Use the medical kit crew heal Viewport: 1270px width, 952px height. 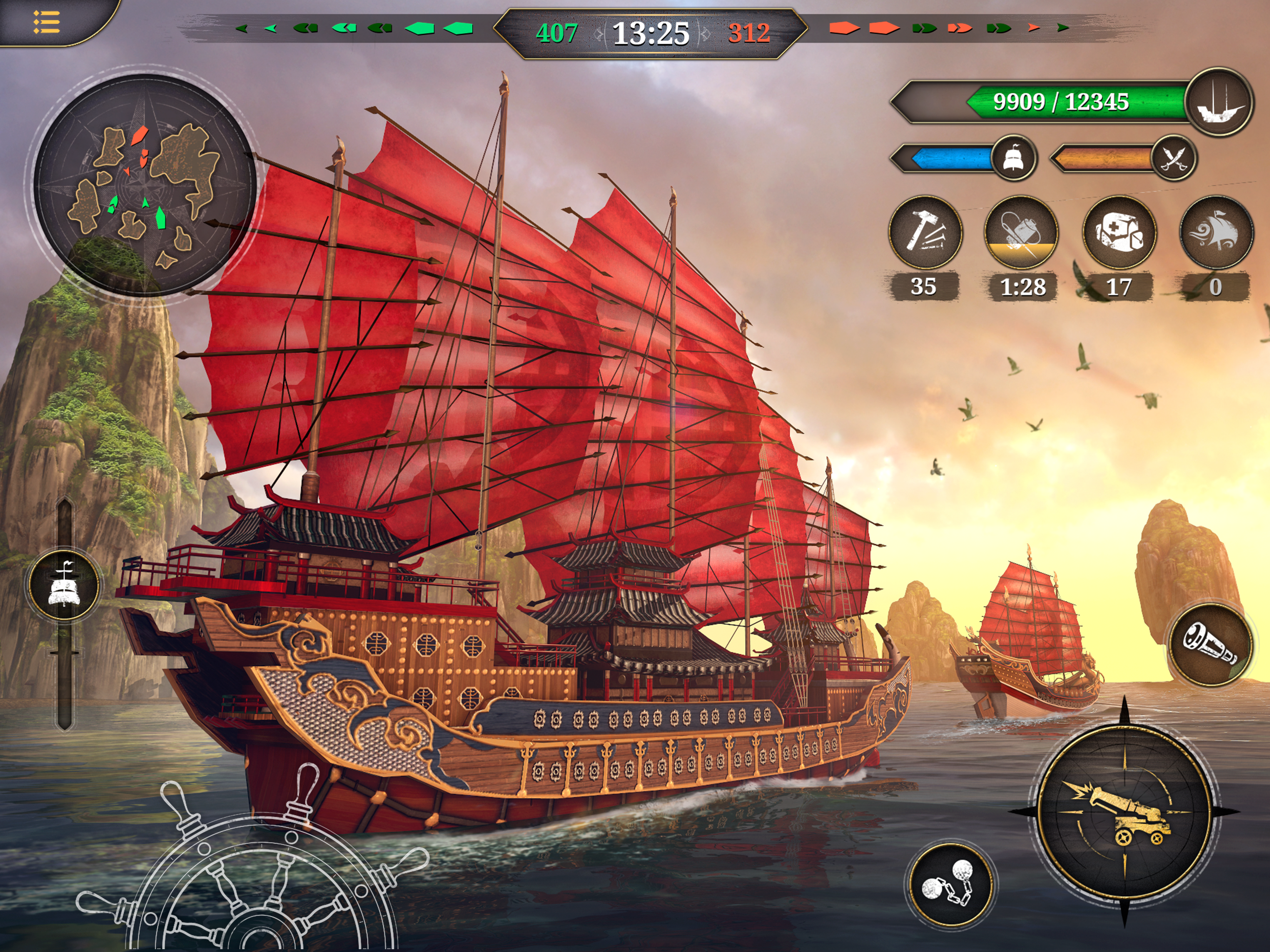pyautogui.click(x=1119, y=232)
